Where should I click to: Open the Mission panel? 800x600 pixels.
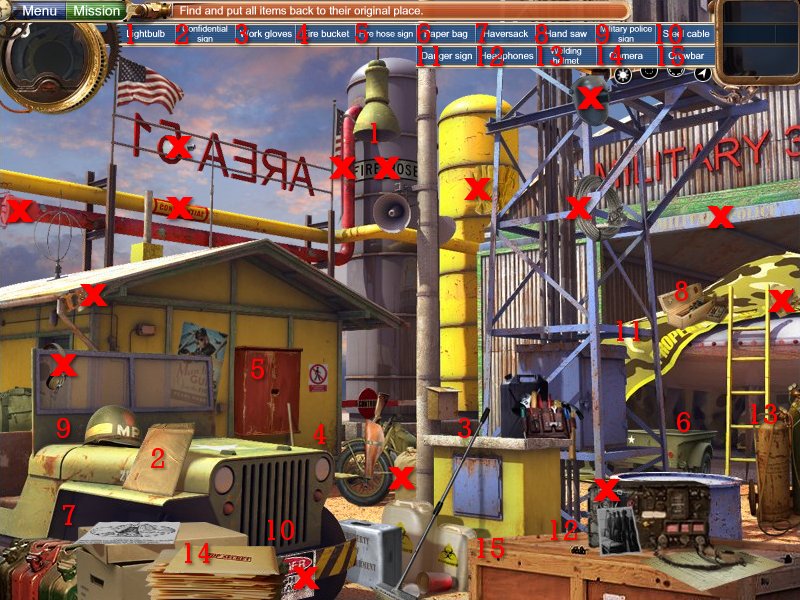click(96, 11)
